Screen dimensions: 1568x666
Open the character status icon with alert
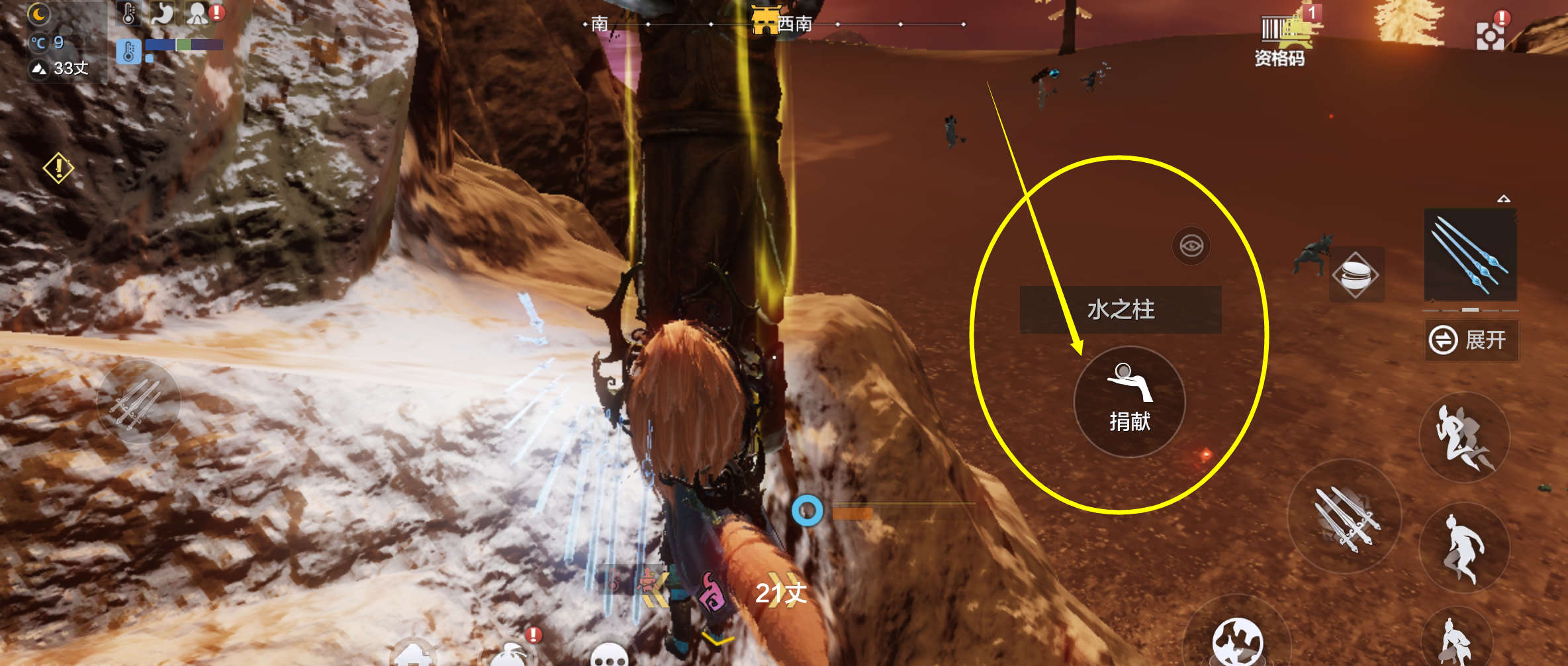point(199,13)
